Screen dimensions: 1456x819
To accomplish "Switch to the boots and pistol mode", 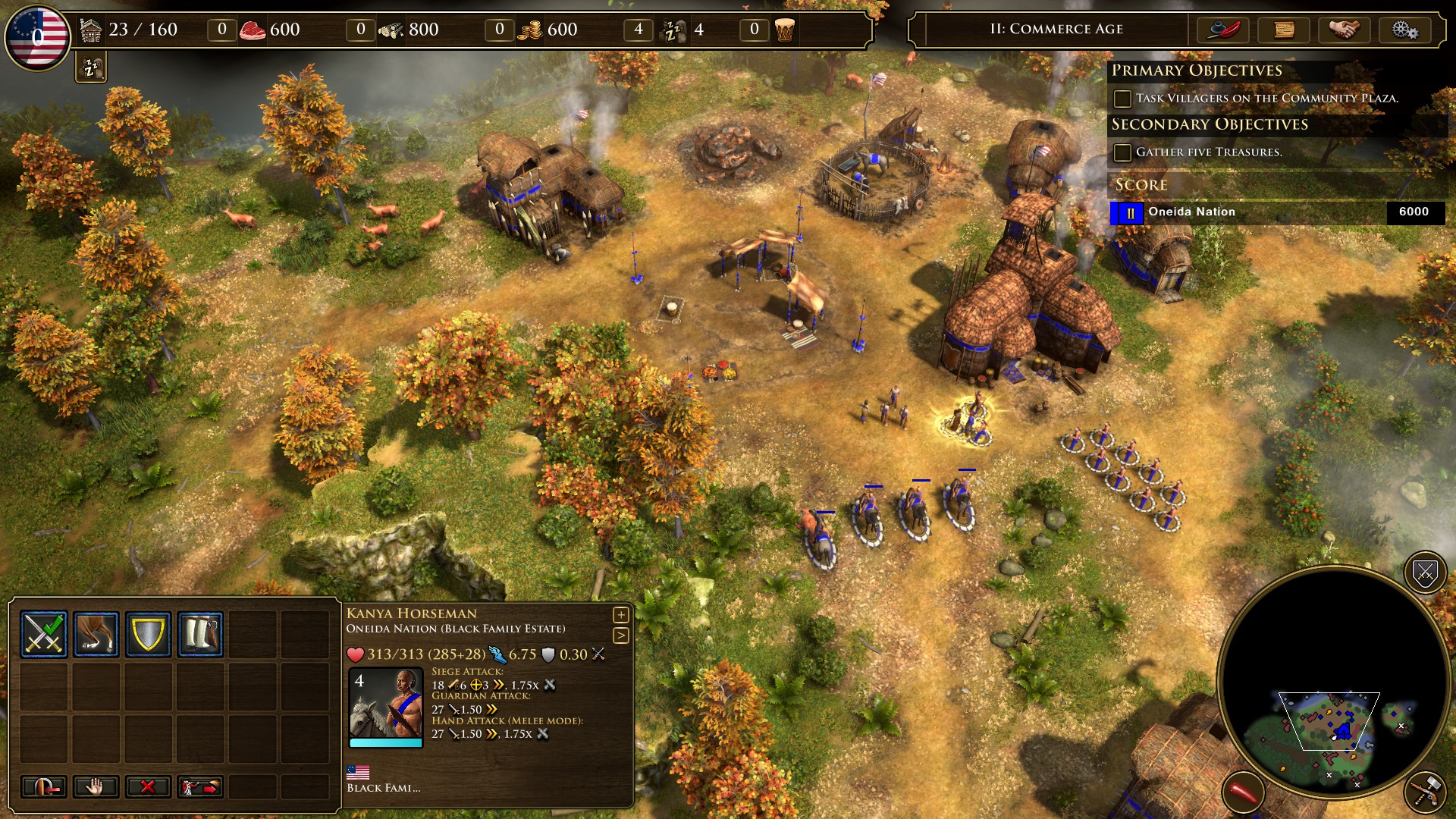I will coord(200,633).
